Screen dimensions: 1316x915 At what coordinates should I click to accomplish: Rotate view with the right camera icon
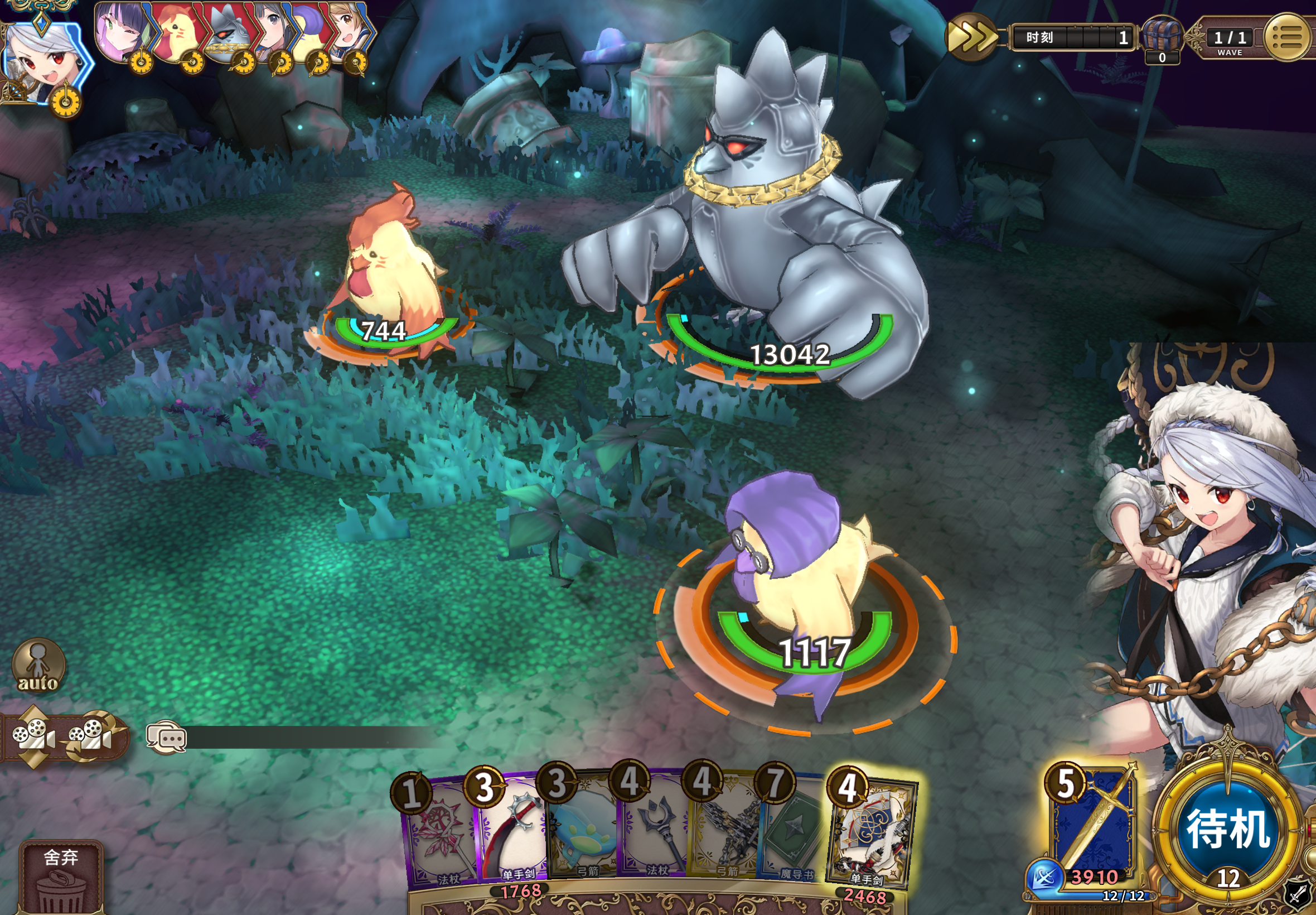pos(91,736)
